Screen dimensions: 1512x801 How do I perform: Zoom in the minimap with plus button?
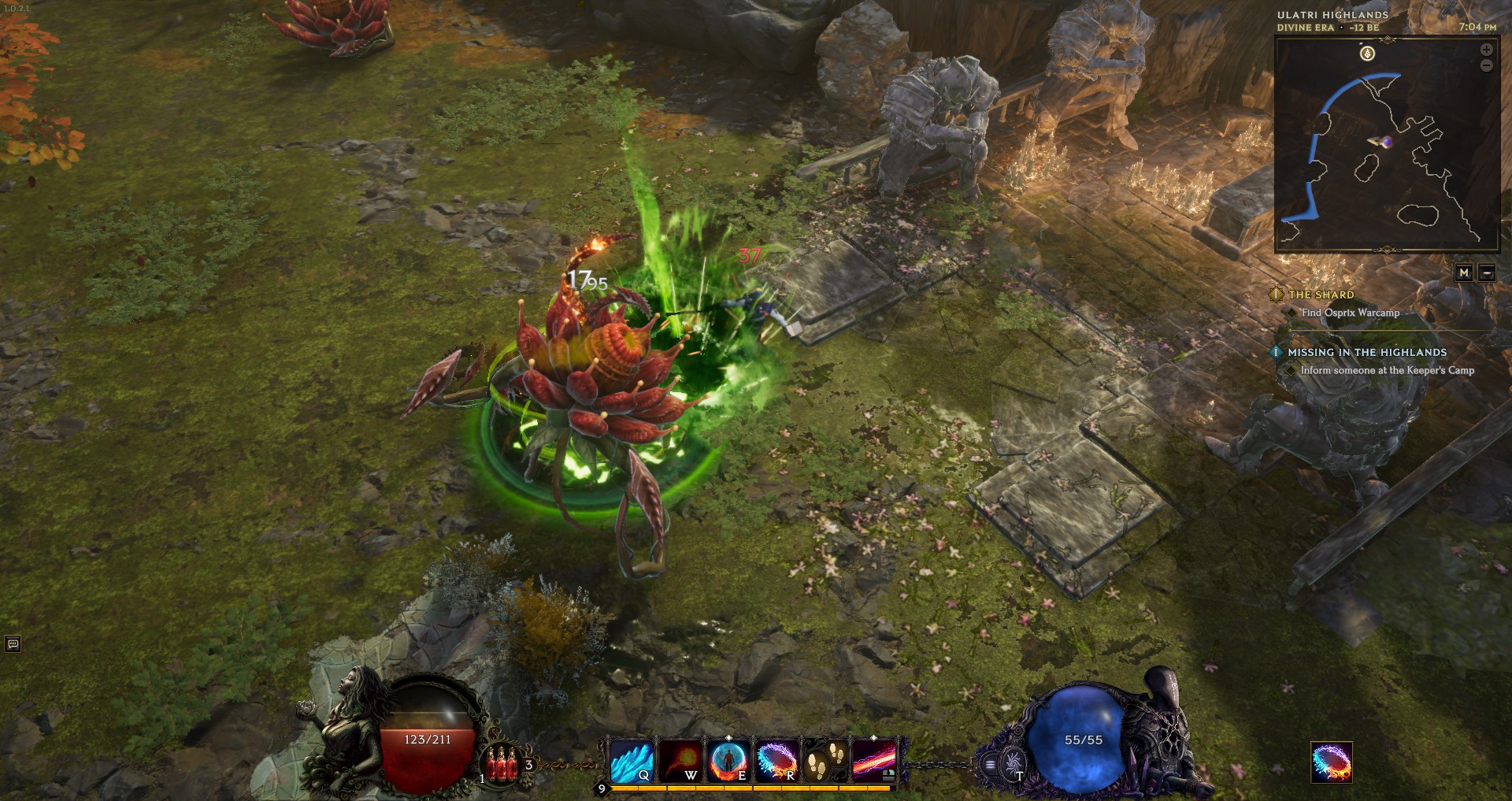point(1486,50)
